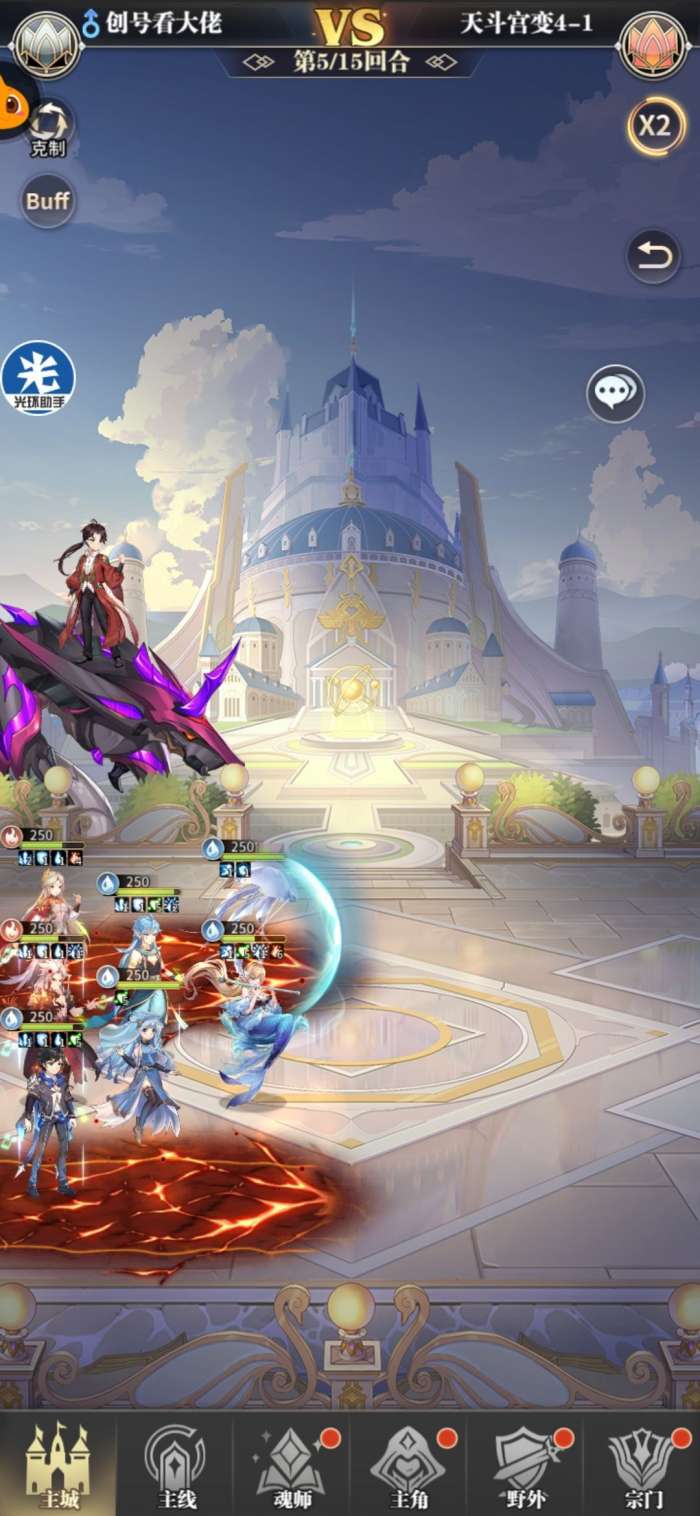Open the 魂师 tab
The height and width of the screenshot is (1516, 700).
tap(292, 1464)
